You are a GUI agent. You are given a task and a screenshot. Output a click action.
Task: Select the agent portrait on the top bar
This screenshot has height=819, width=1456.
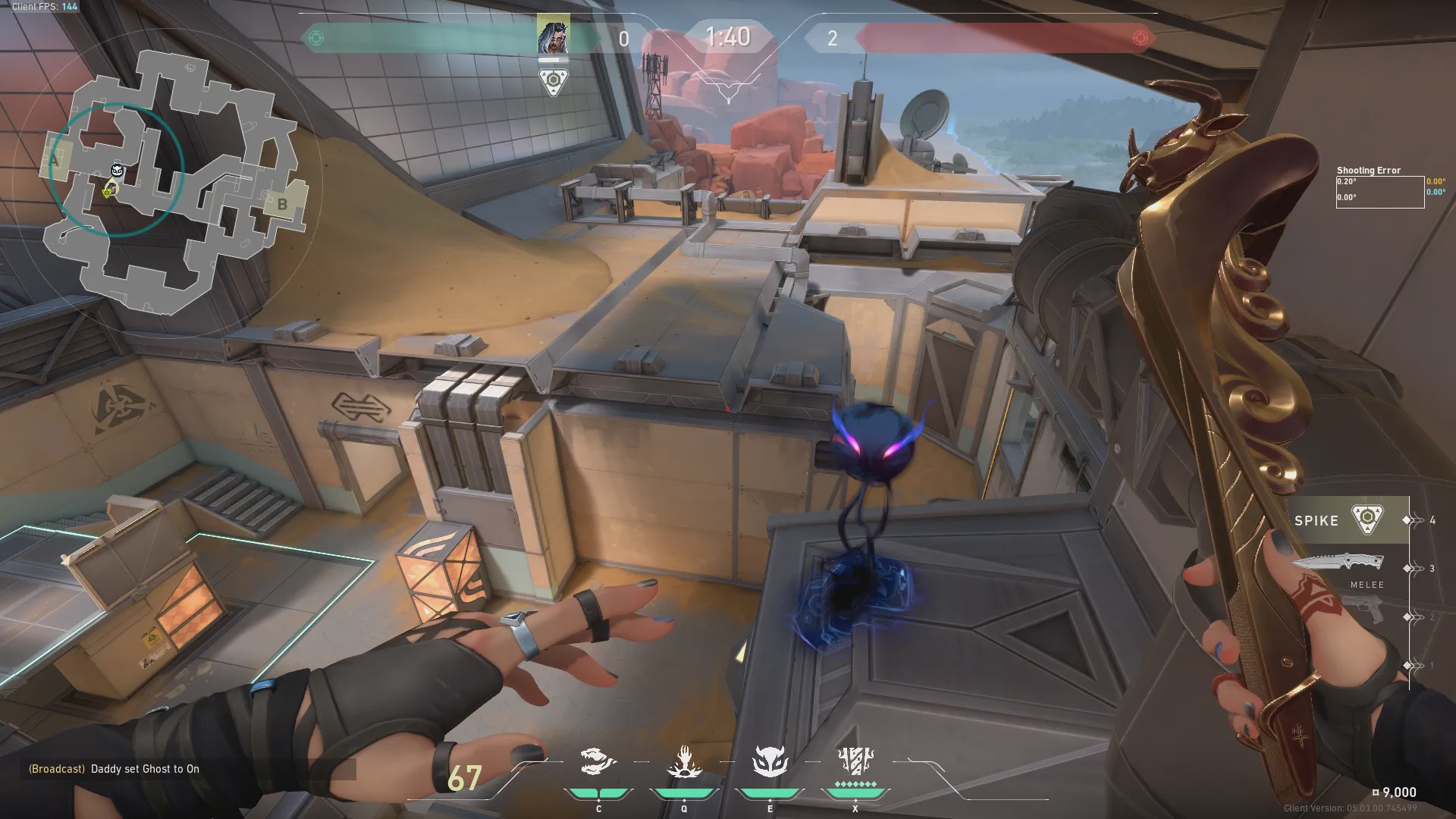553,35
